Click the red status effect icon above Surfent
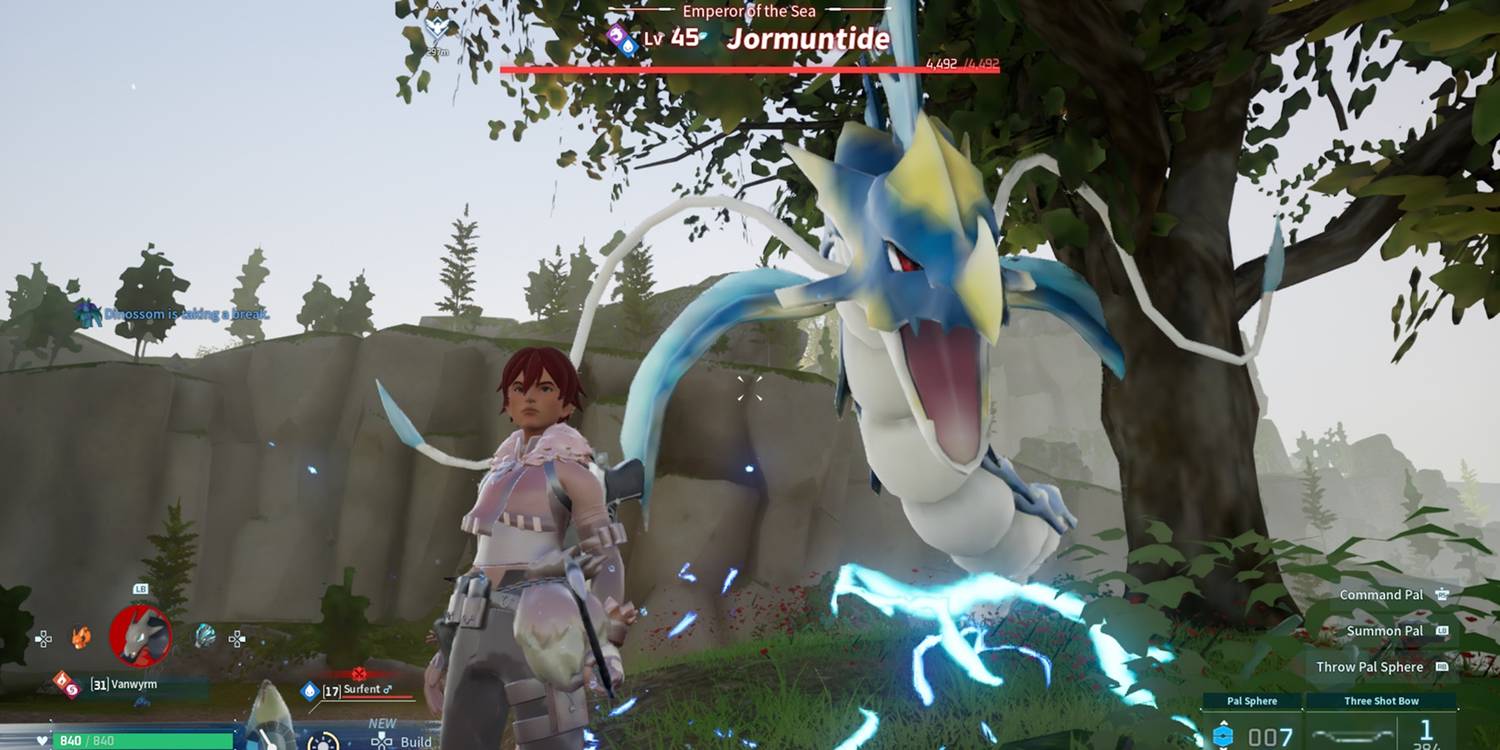This screenshot has height=750, width=1500. click(x=359, y=673)
